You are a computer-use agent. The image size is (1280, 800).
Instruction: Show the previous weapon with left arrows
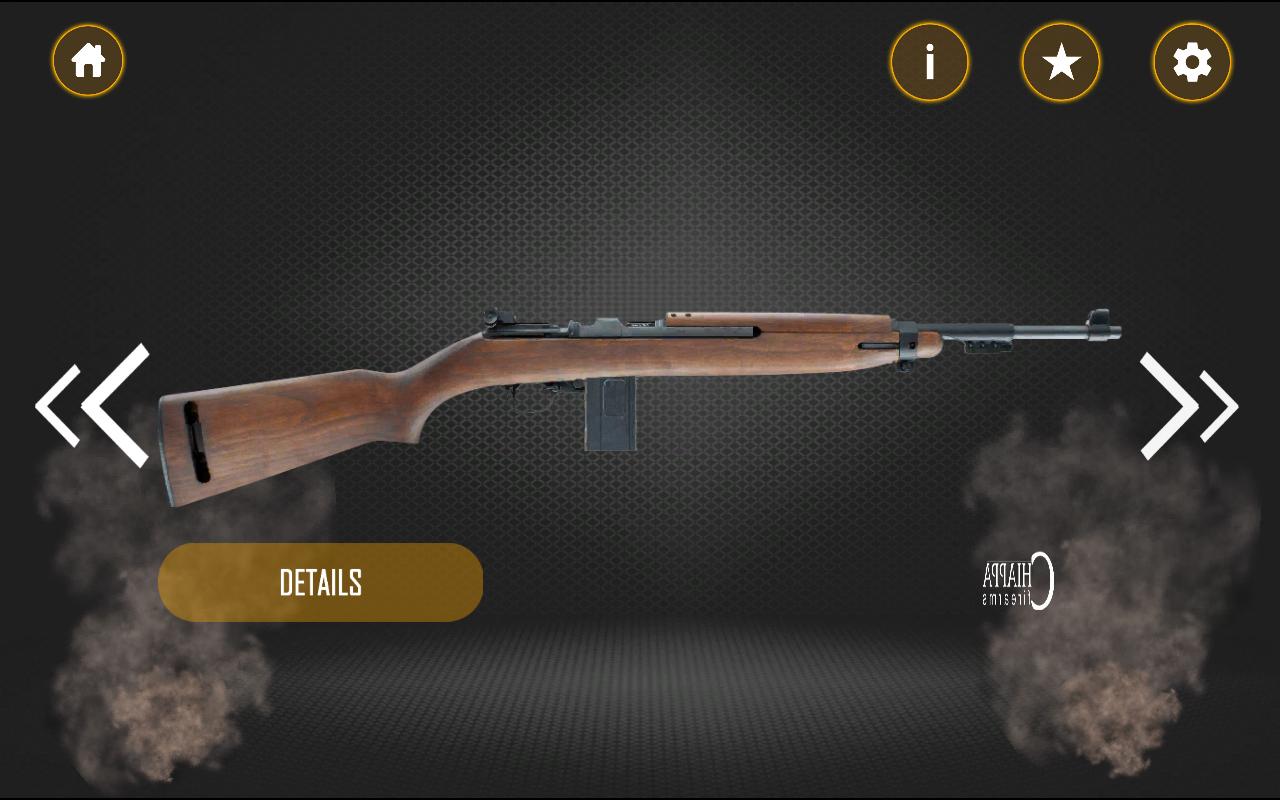[x=94, y=405]
